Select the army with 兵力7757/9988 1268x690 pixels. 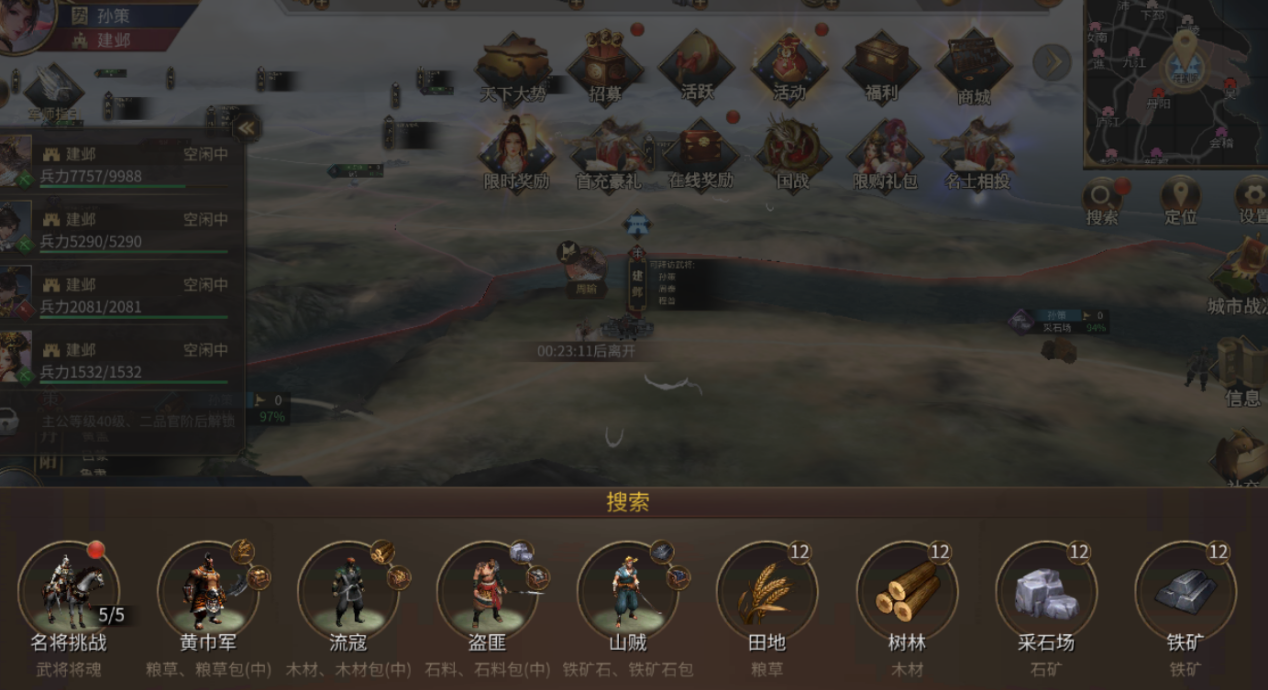click(x=122, y=165)
